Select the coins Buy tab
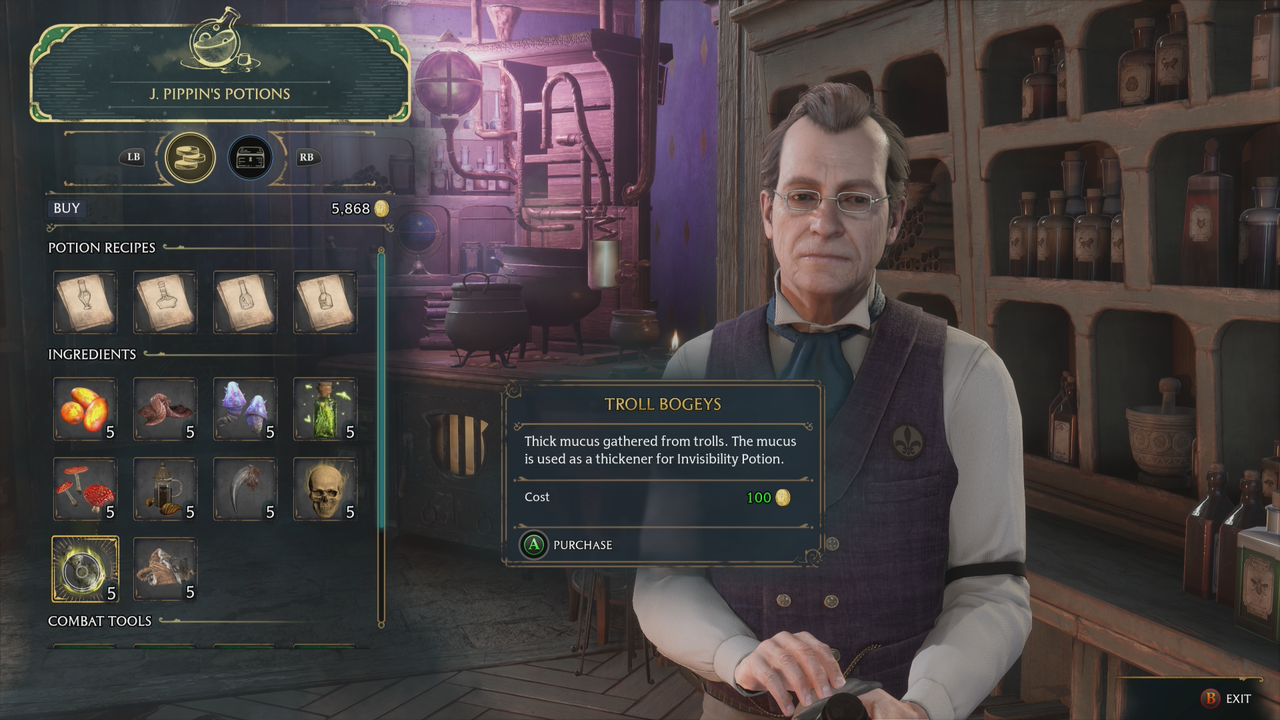1280x720 pixels. tap(190, 157)
